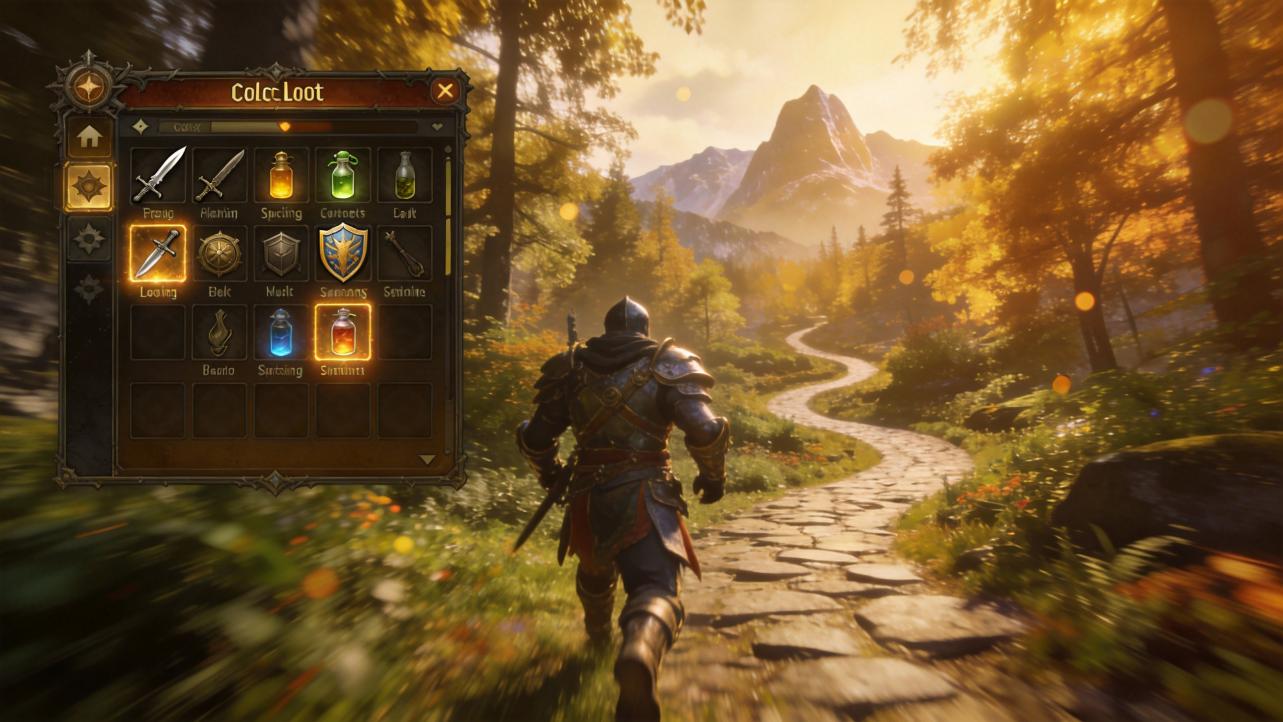Viewport: 1283px width, 722px height.
Task: Take the orange potion from the loot
Action: 281,175
